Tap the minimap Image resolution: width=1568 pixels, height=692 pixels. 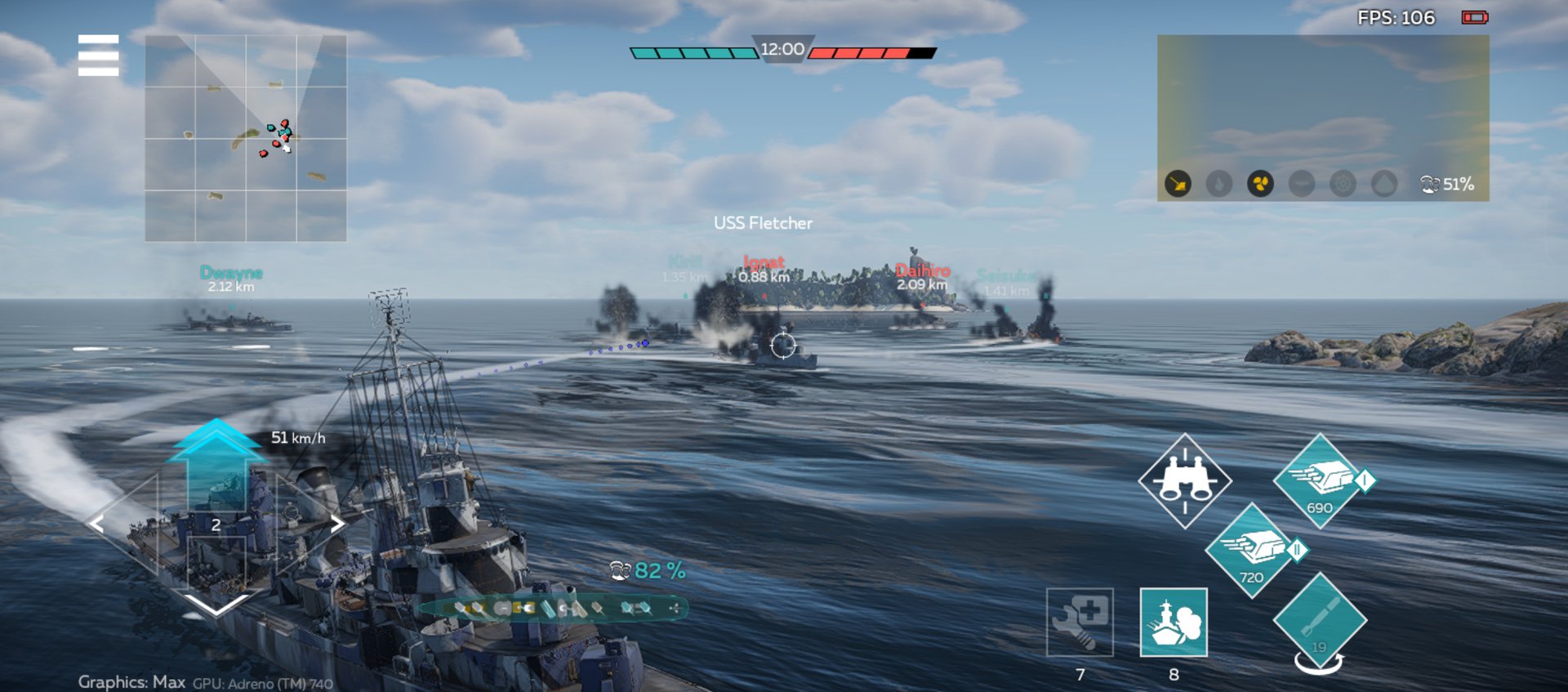click(246, 138)
